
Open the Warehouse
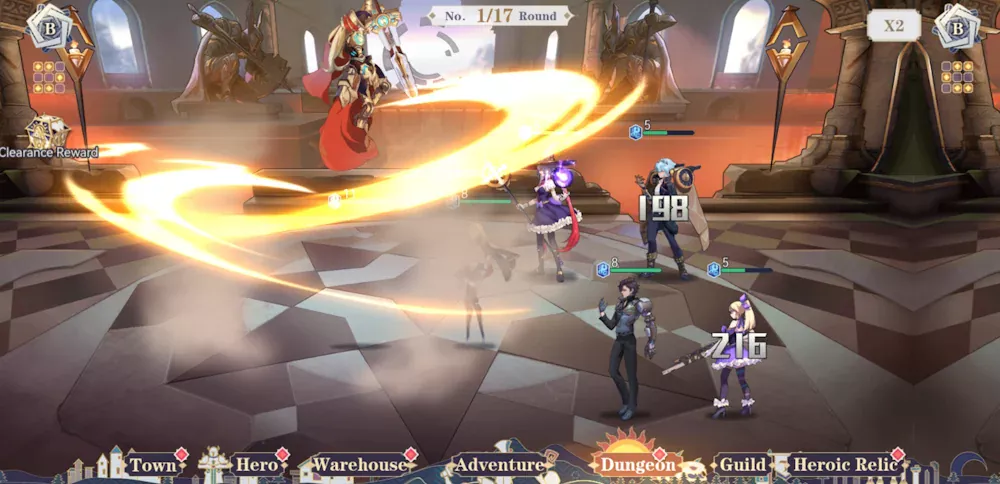pyautogui.click(x=360, y=465)
